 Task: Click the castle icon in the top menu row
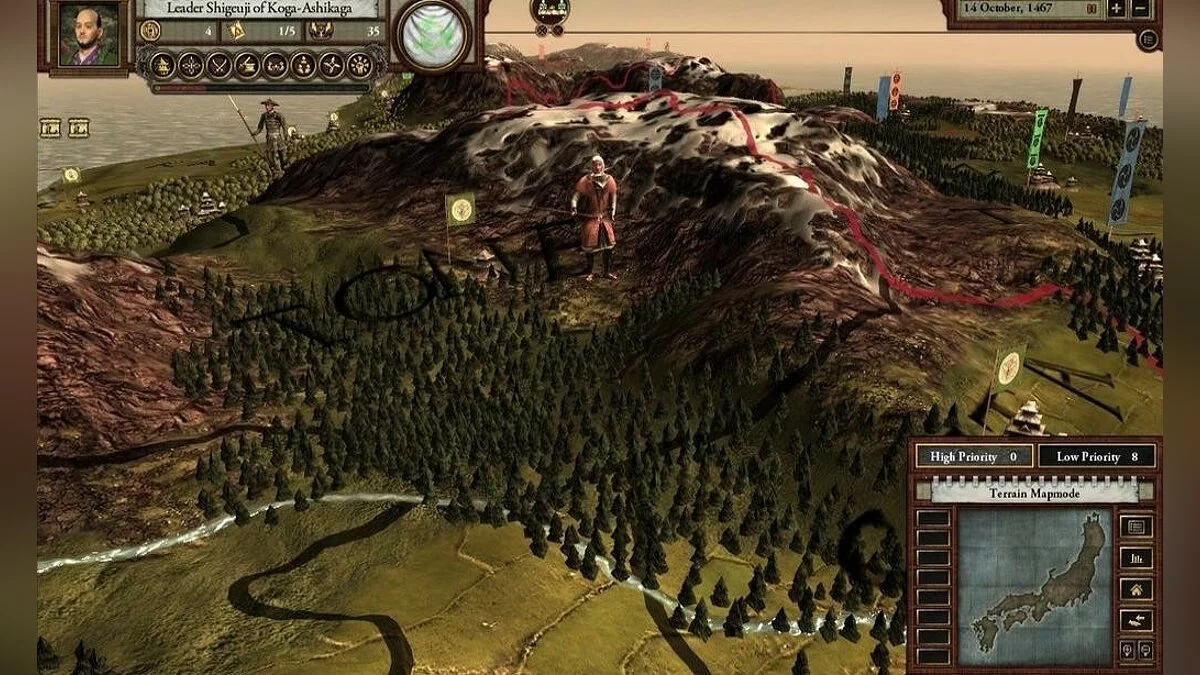tap(162, 66)
